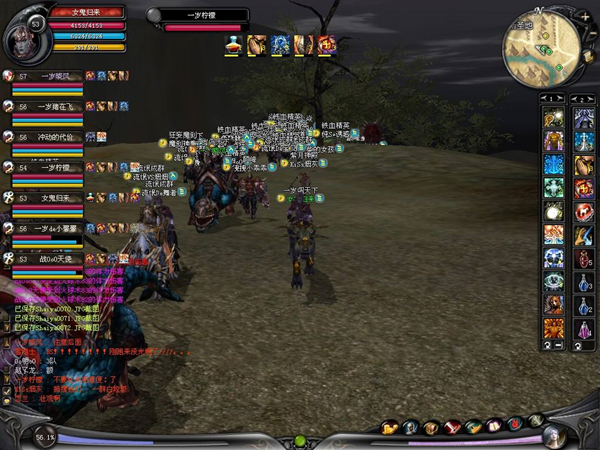Open the green scroll menu icon

(473, 428)
